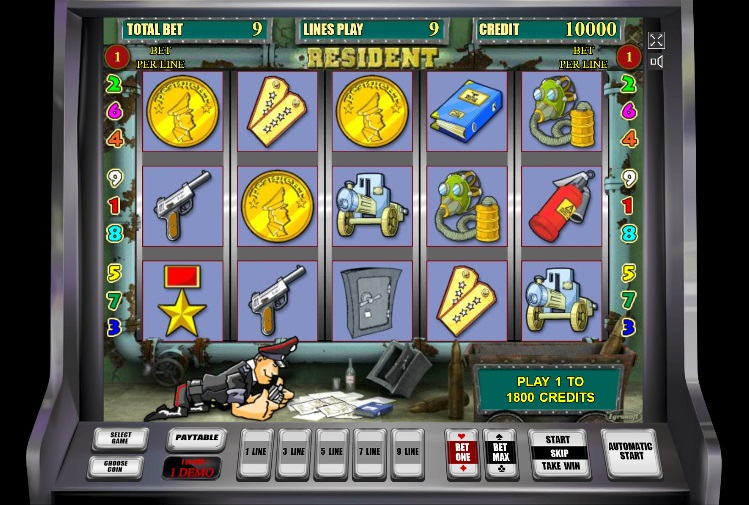Activate the 5 Line button
Image resolution: width=749 pixels, height=505 pixels.
(x=332, y=453)
